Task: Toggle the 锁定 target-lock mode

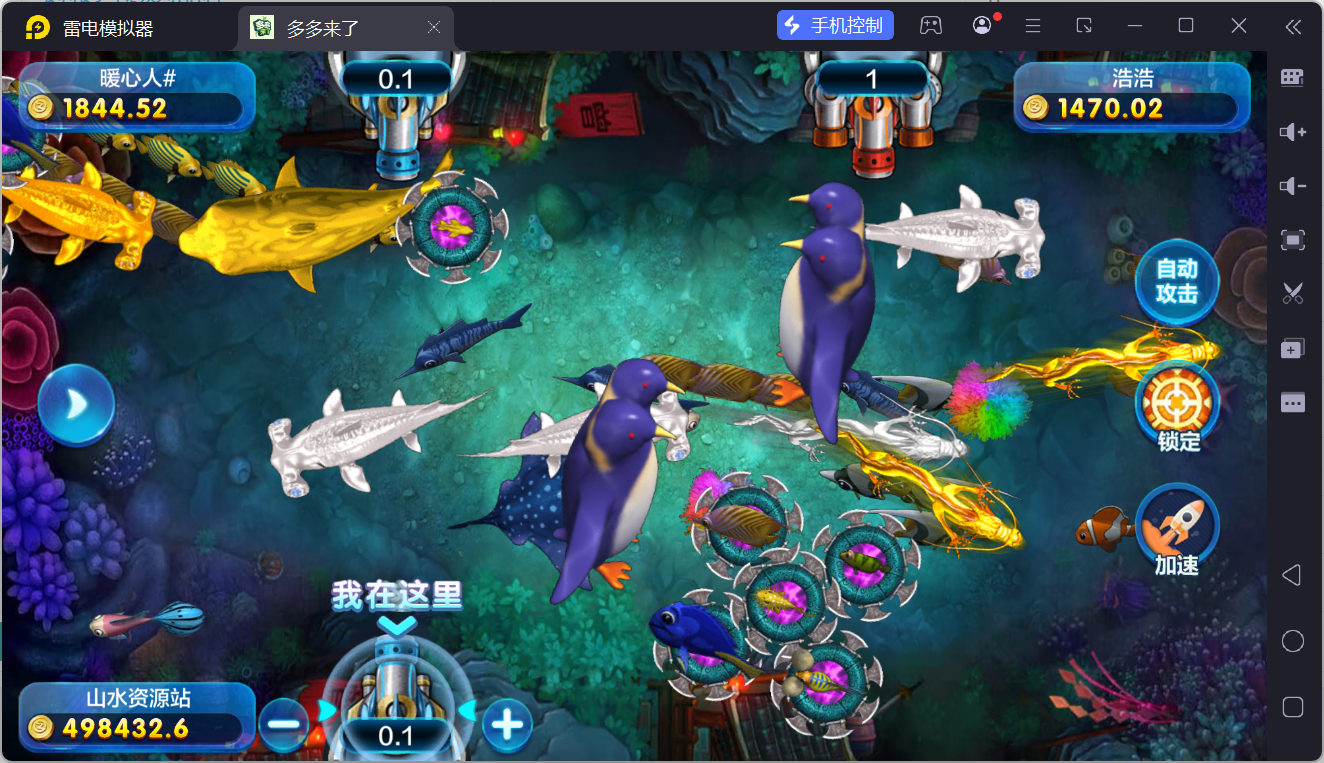Action: pyautogui.click(x=1177, y=401)
